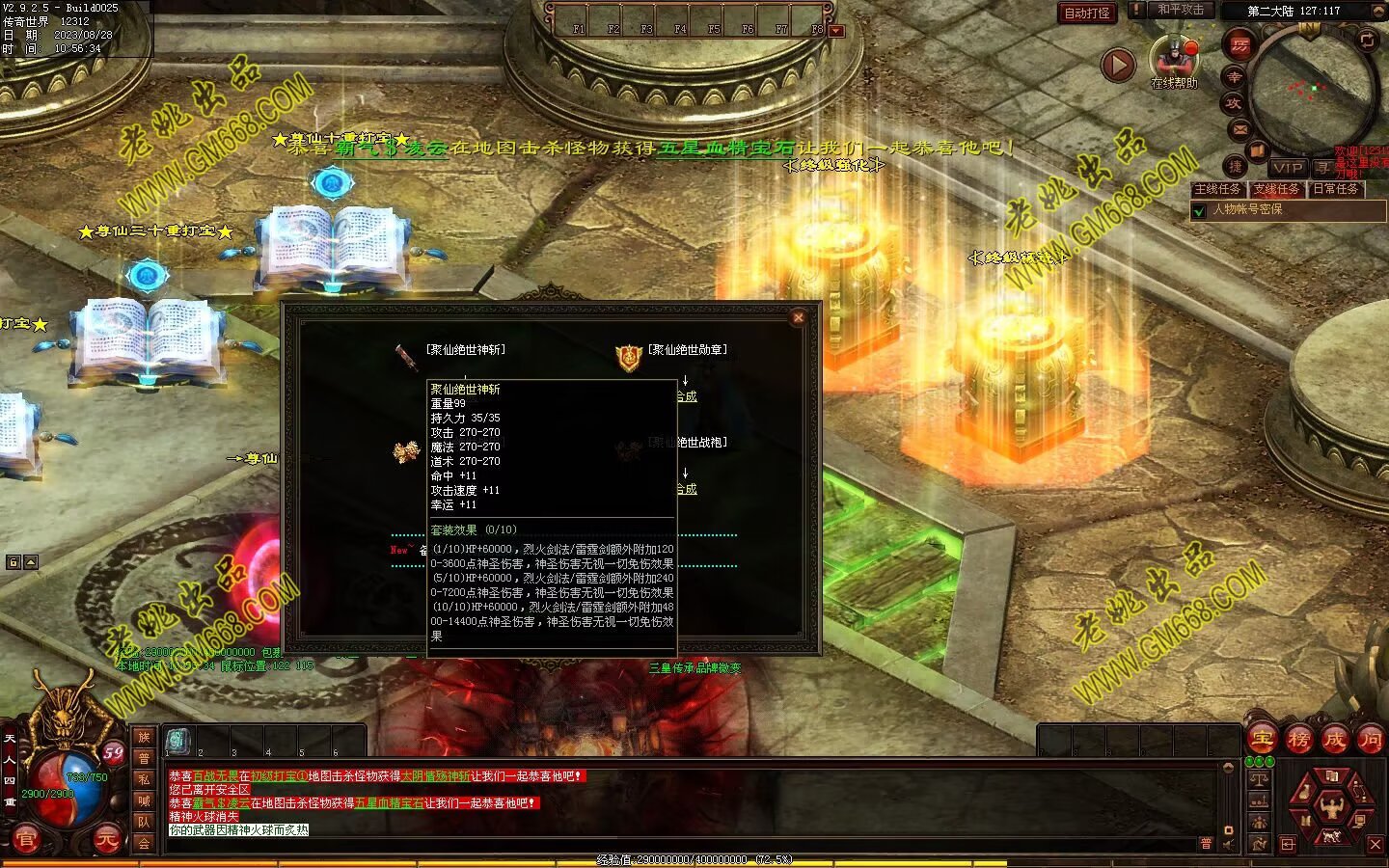Viewport: 1389px width, 868px height.
Task: Toggle 自动打怪 auto-fight button
Action: pos(1087,13)
